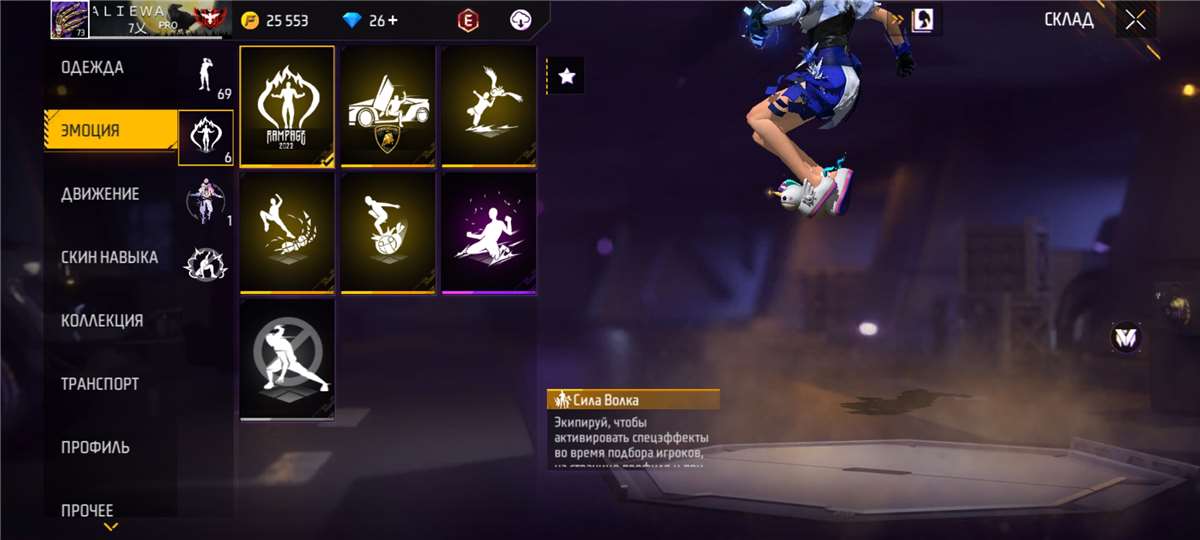
Task: Select the Rampage 2023 emote tile
Action: pos(287,106)
